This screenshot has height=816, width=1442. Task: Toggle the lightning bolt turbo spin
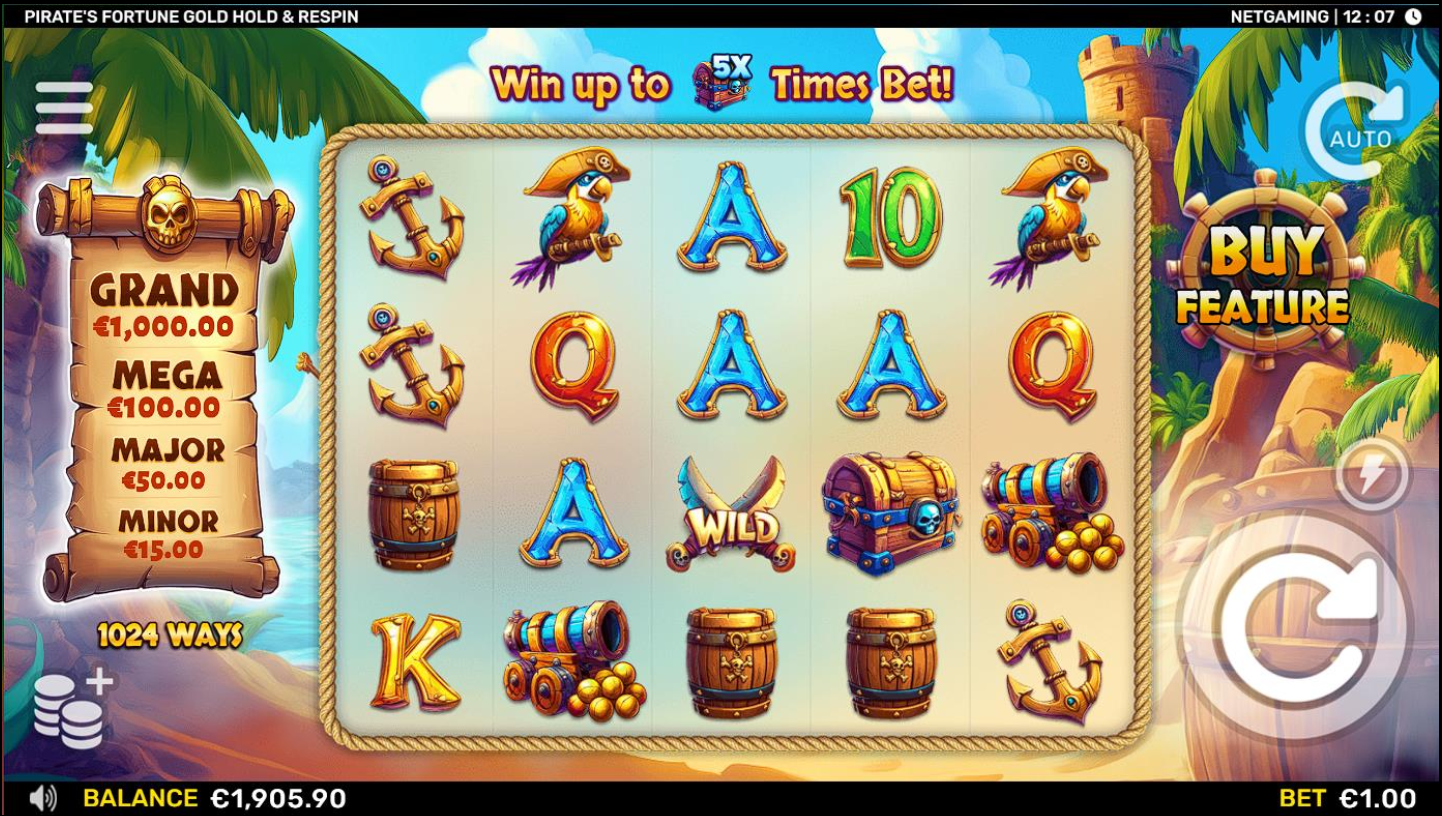click(x=1372, y=475)
